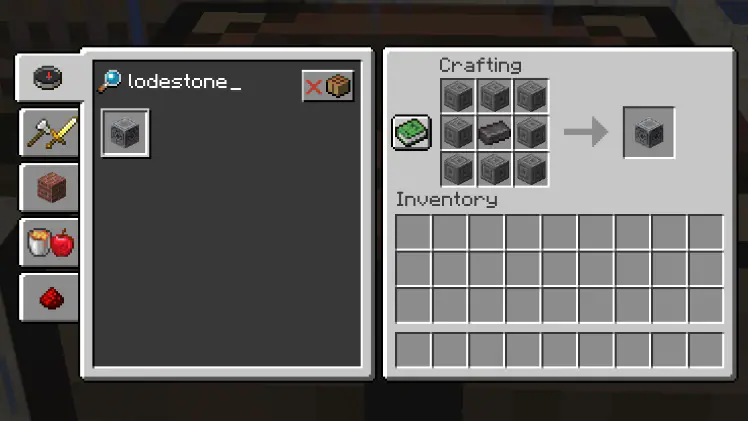Take the lodestone from the crafting output slot

649,132
